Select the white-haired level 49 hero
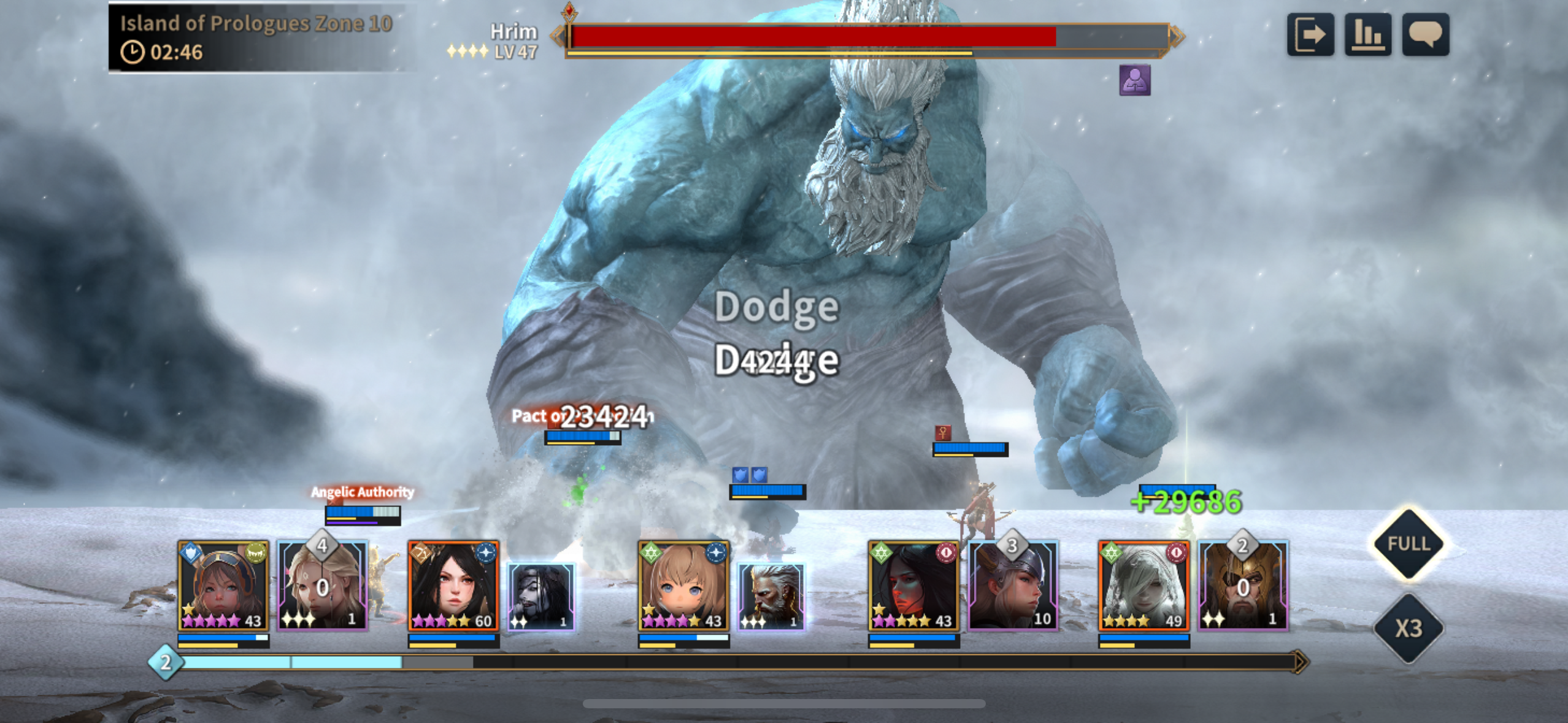This screenshot has width=1568, height=723. click(x=1143, y=586)
